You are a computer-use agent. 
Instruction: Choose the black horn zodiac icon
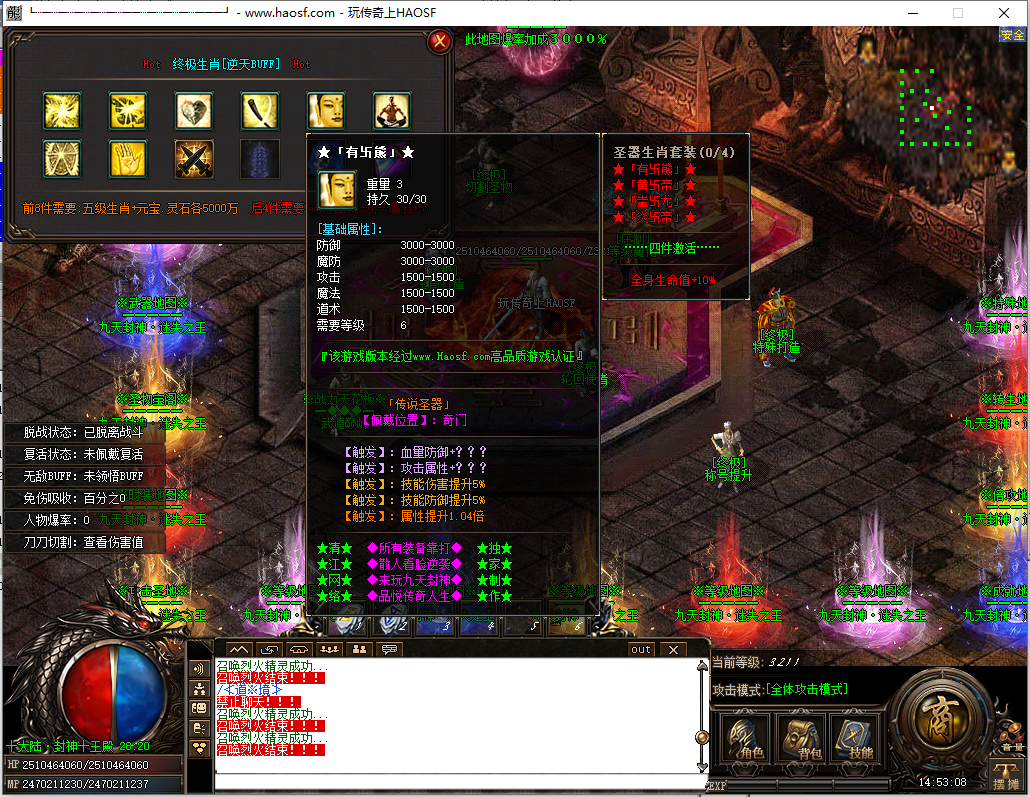260,111
